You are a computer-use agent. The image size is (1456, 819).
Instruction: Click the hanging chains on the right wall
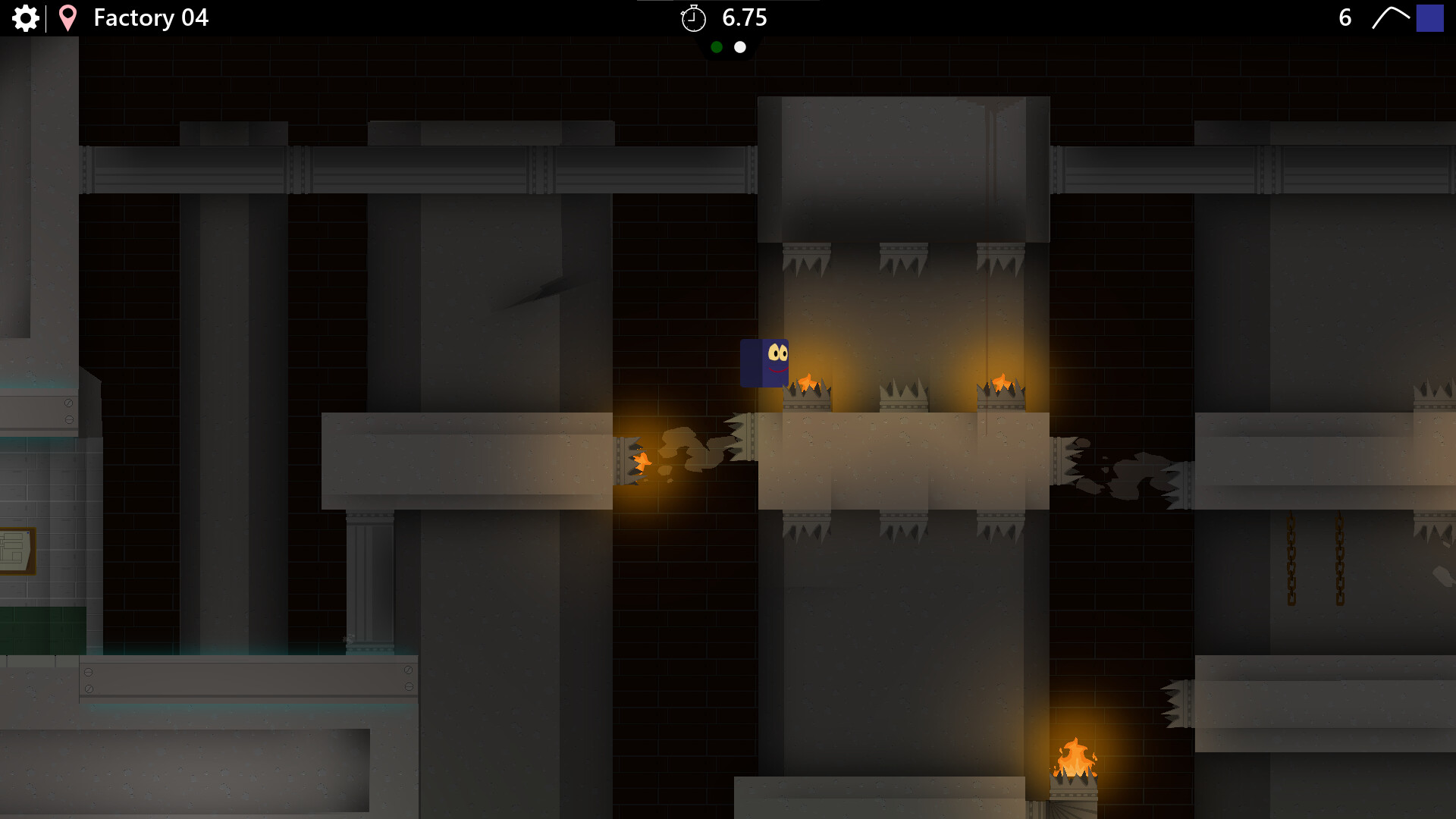pyautogui.click(x=1316, y=561)
